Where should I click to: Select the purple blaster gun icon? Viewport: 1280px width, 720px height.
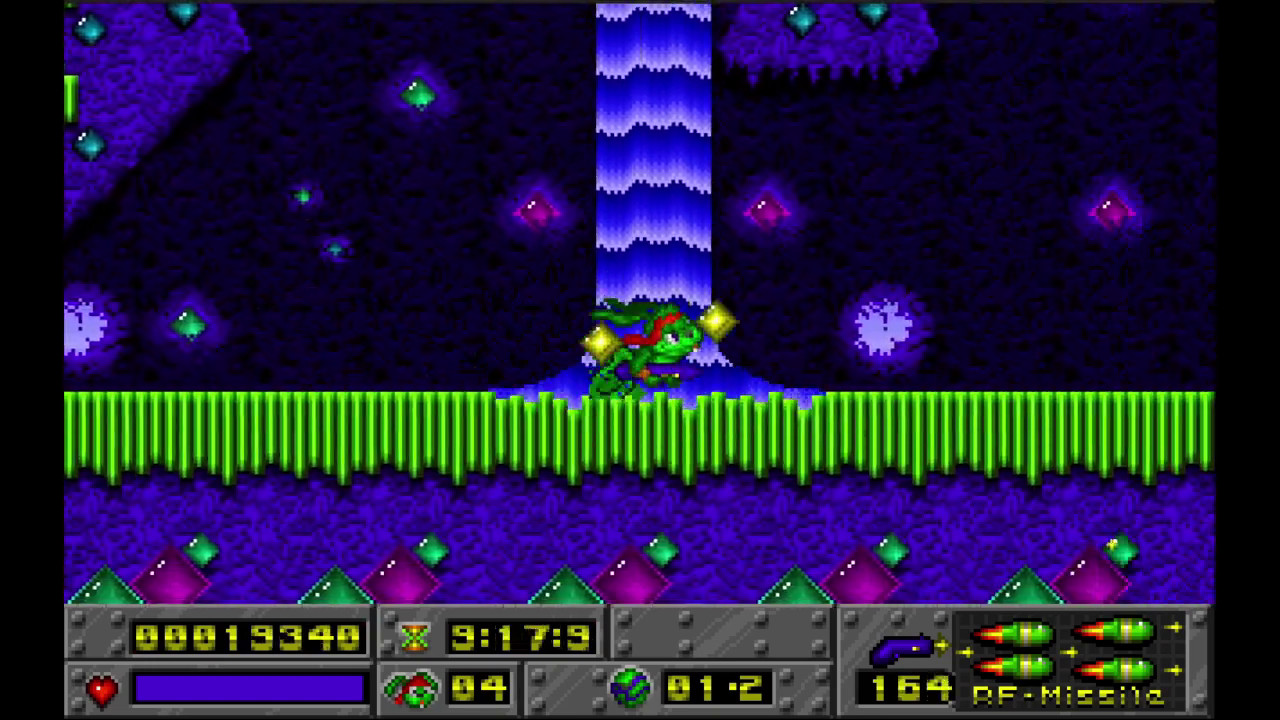point(901,651)
